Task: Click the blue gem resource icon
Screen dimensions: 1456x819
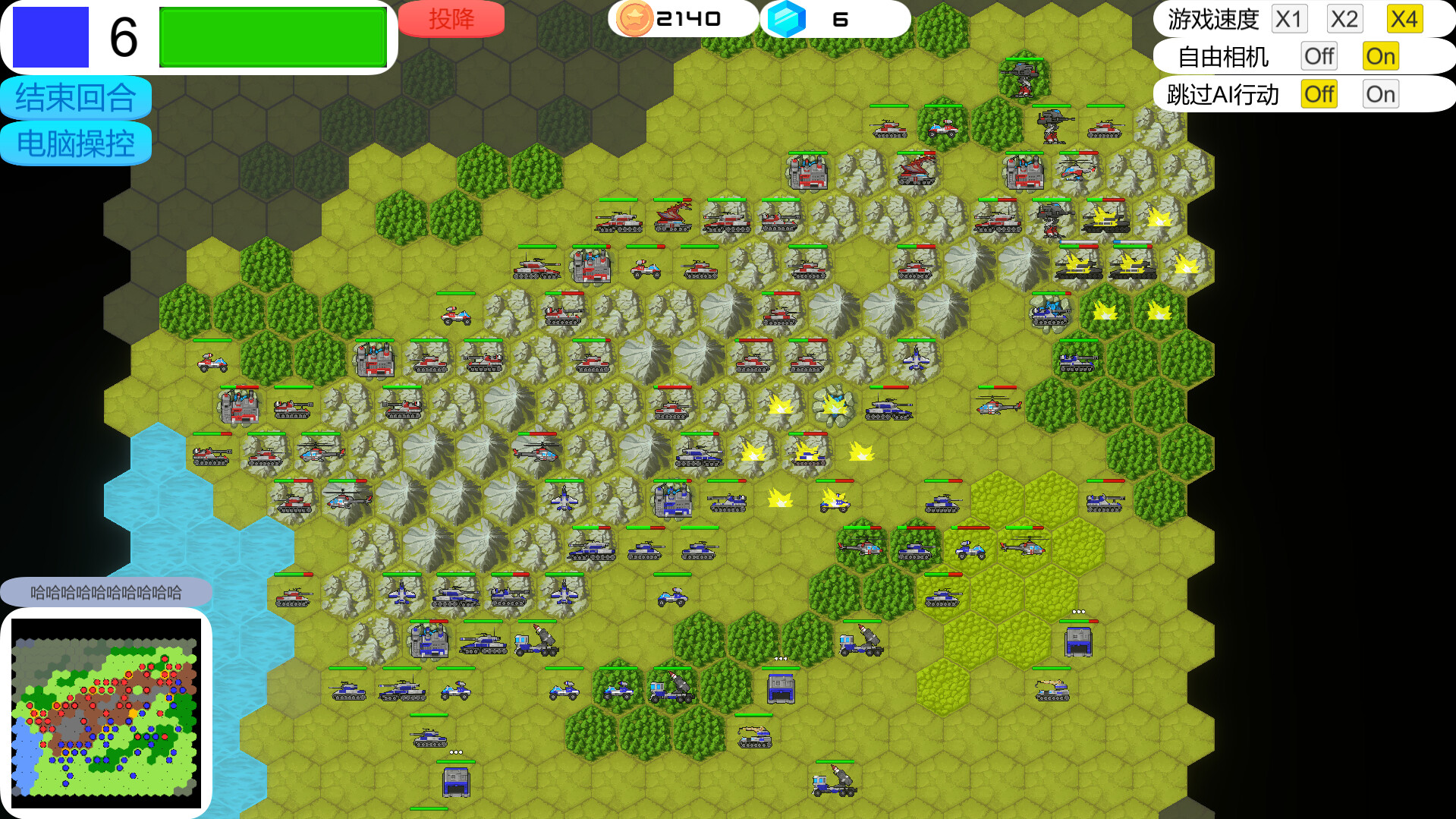Action: point(788,17)
